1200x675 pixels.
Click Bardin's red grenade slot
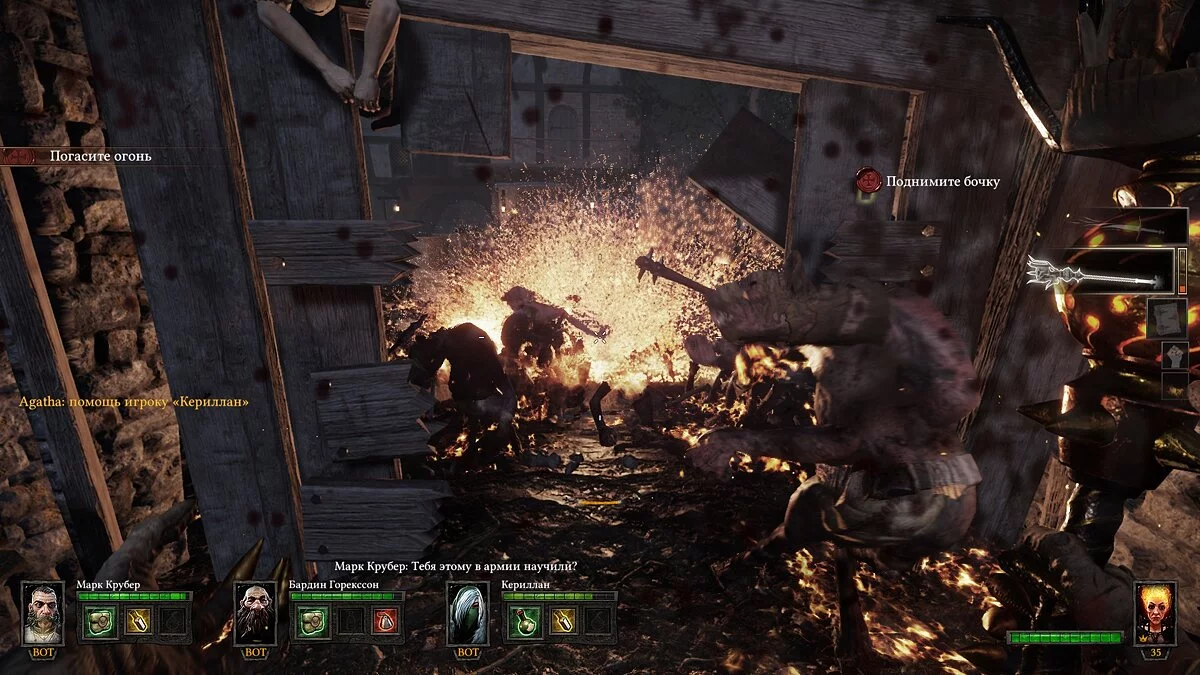click(387, 621)
